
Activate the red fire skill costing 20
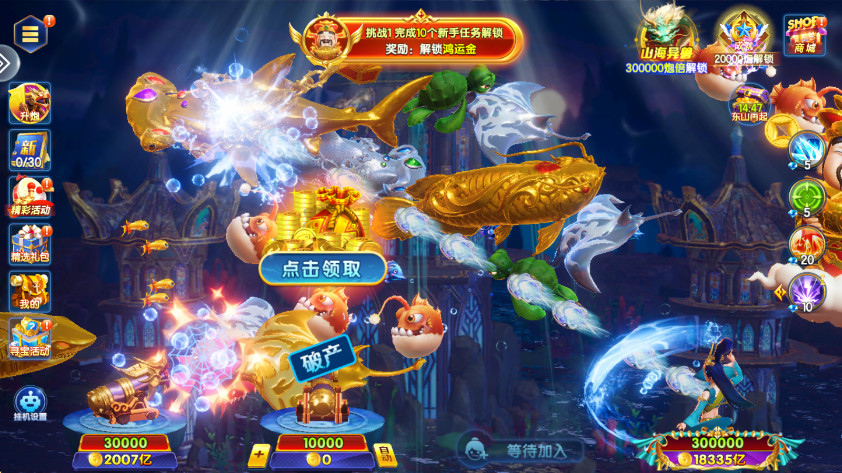(x=807, y=243)
